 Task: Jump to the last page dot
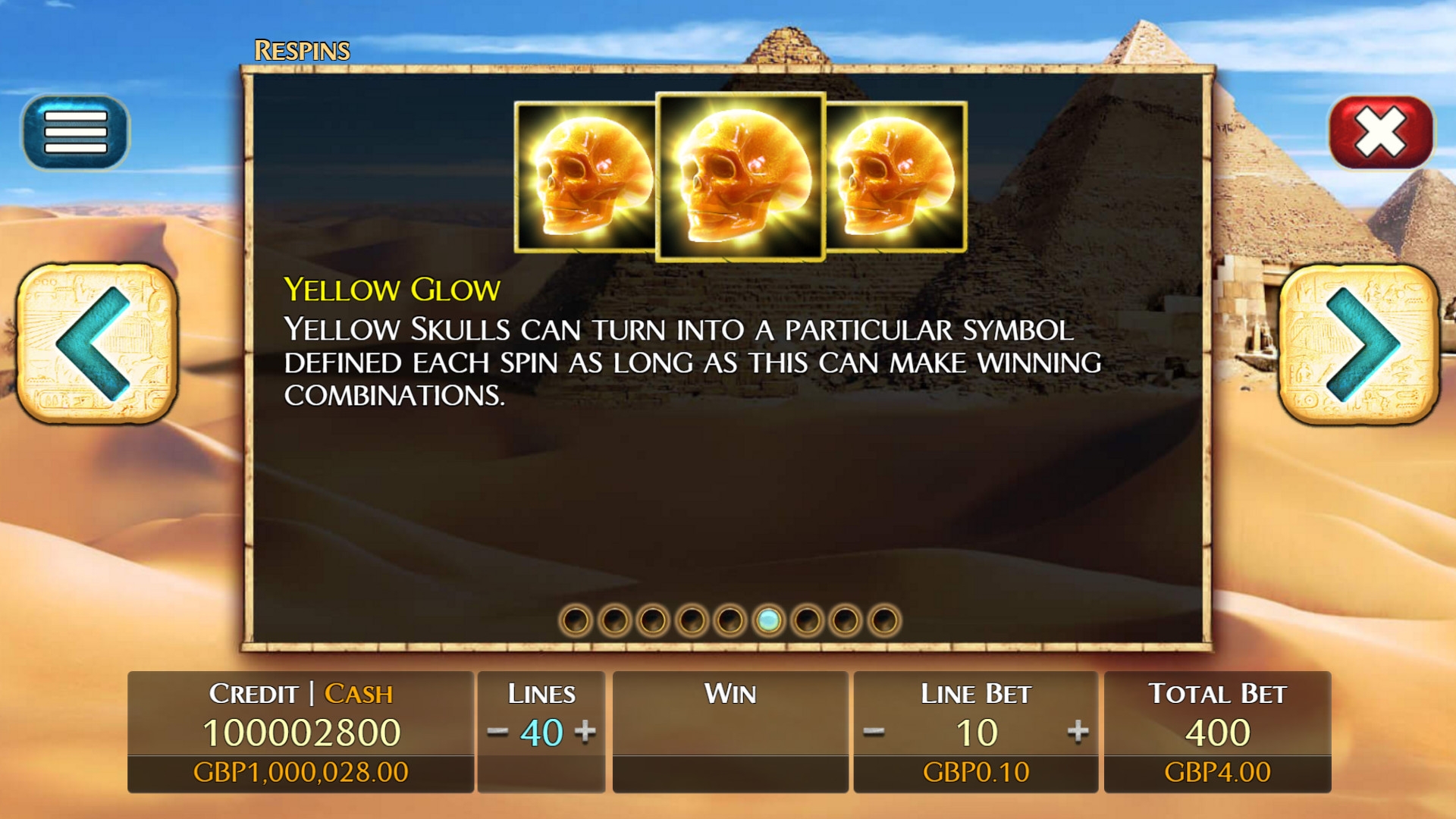click(884, 620)
